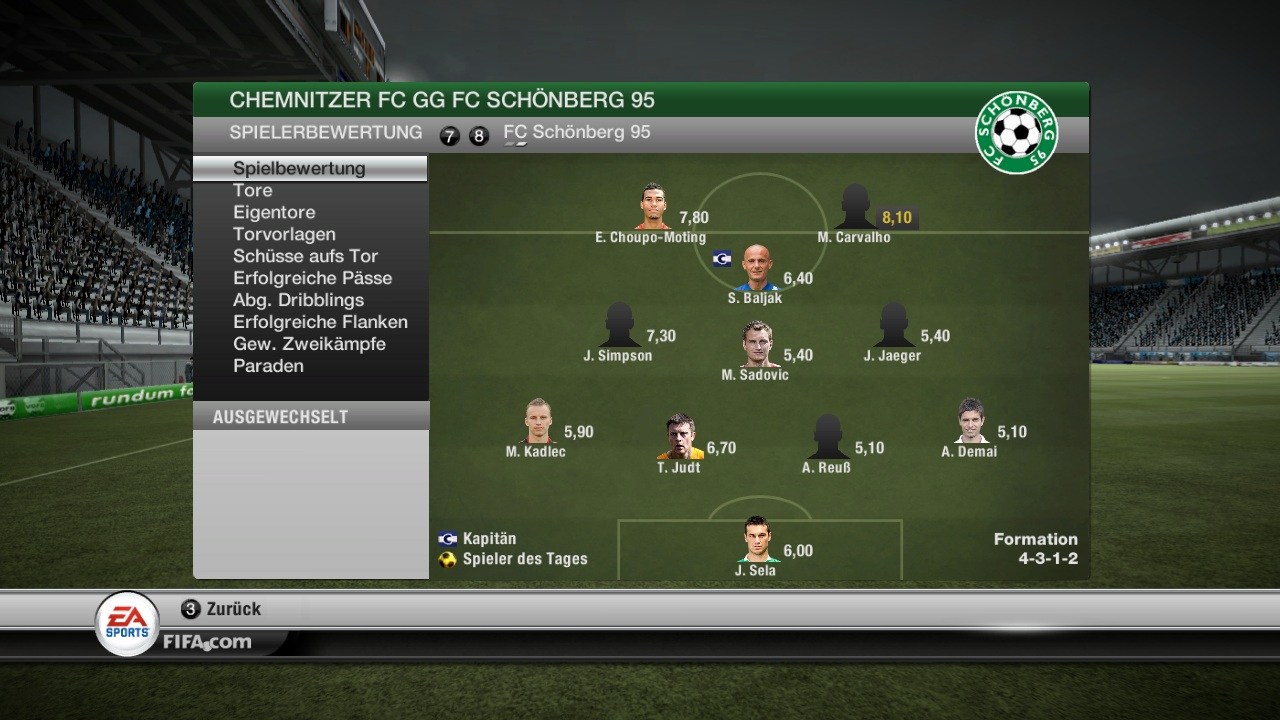Select captain S. Baljak's portrait

pos(757,268)
